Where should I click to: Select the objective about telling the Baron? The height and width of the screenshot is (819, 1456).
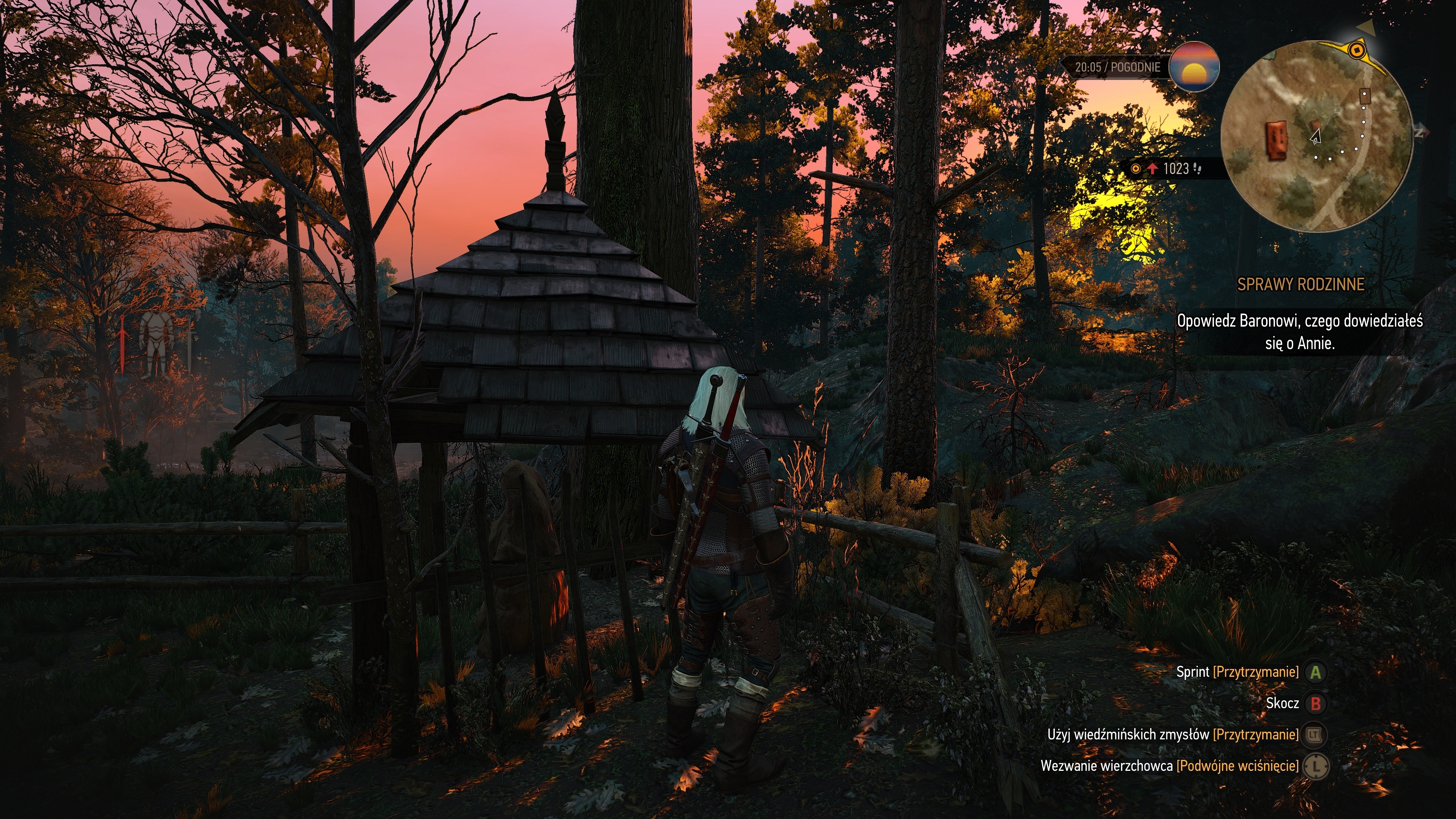tap(1299, 332)
